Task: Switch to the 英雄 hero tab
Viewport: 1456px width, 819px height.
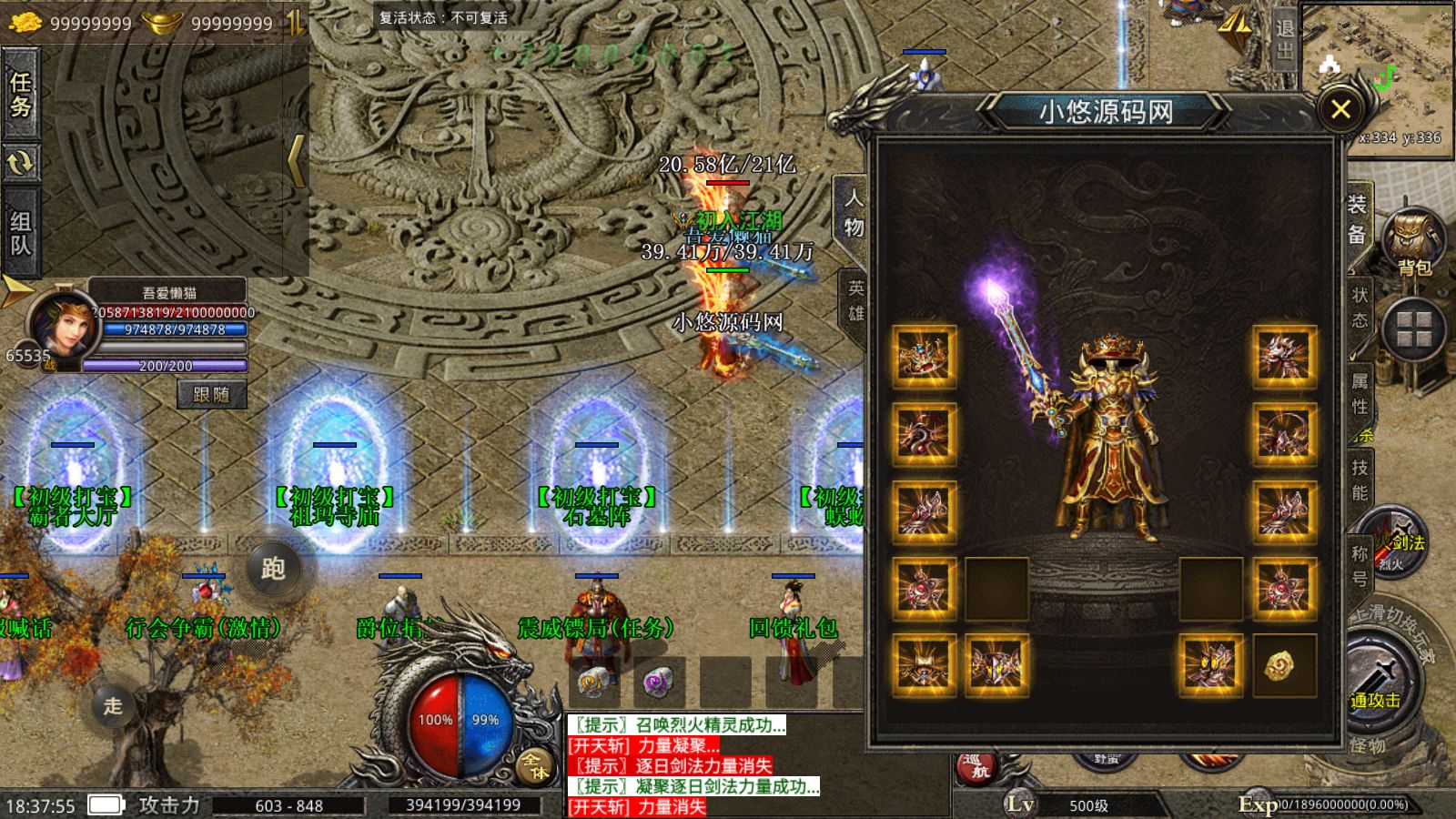Action: tap(855, 300)
